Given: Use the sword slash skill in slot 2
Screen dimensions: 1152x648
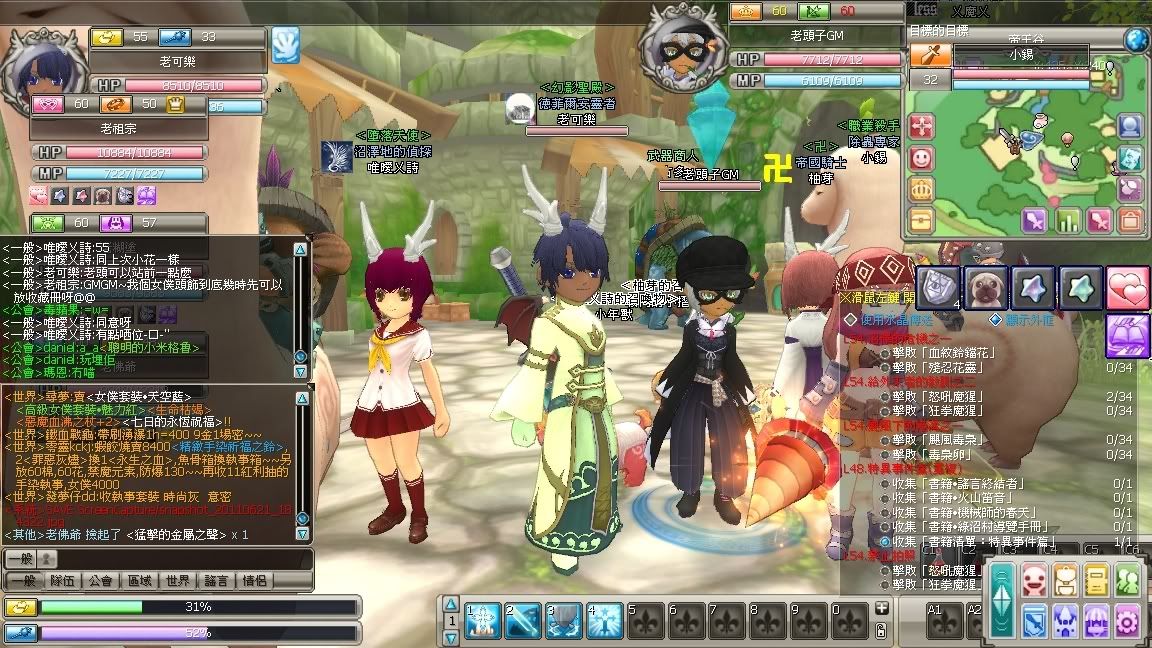Looking at the screenshot, I should pos(522,621).
